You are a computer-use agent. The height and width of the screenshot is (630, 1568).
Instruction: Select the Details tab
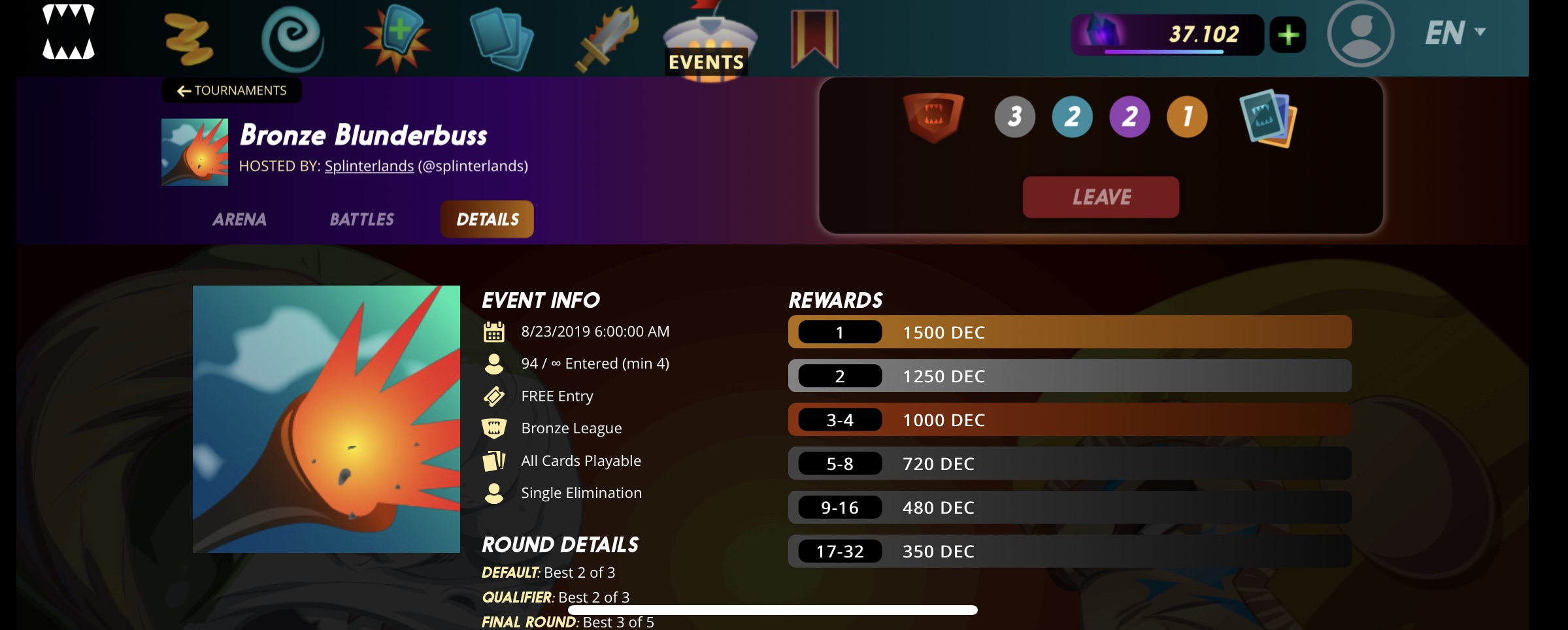tap(487, 220)
